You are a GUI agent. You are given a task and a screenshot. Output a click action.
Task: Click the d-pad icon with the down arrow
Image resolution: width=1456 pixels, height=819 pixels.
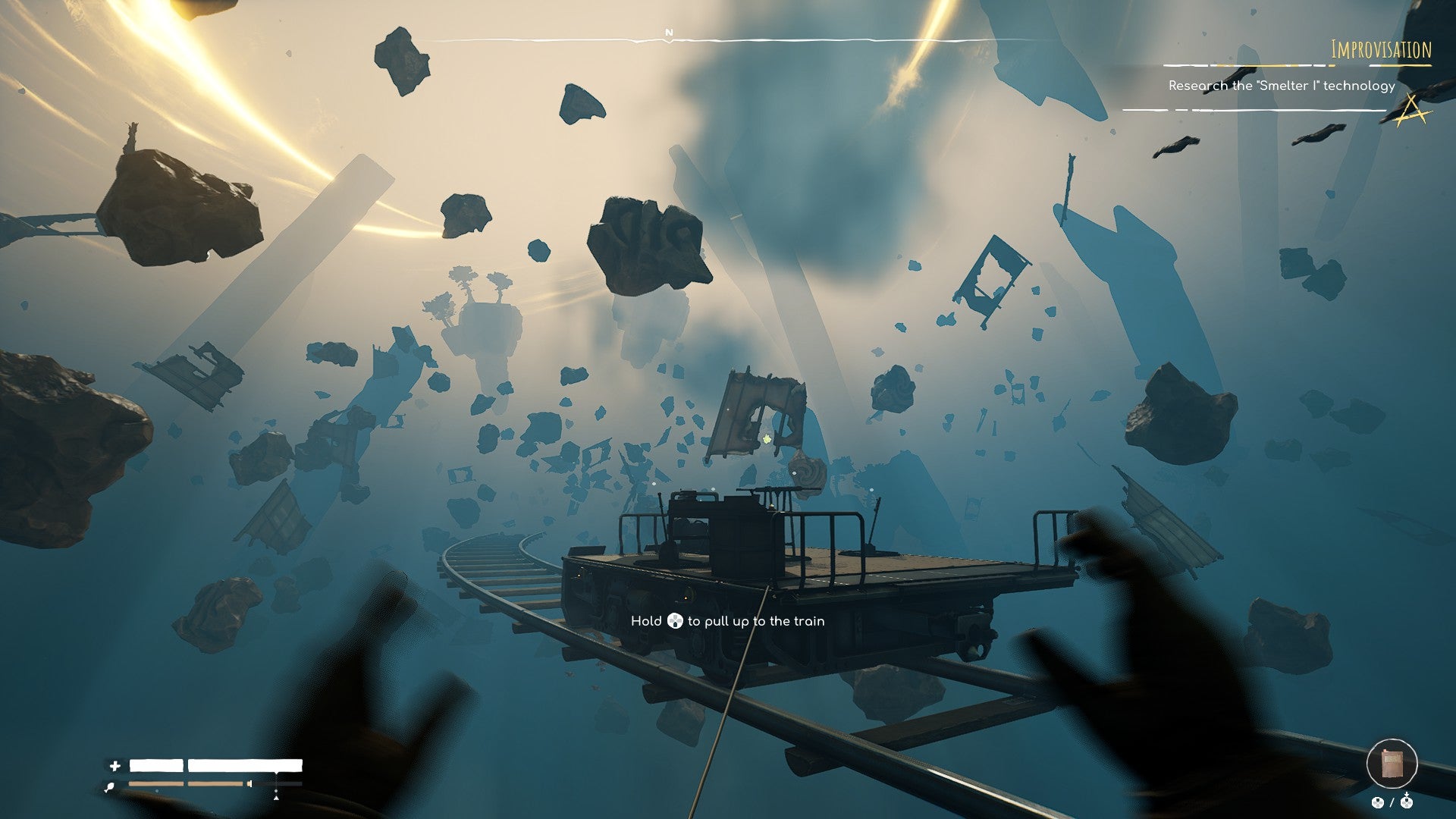click(1407, 802)
